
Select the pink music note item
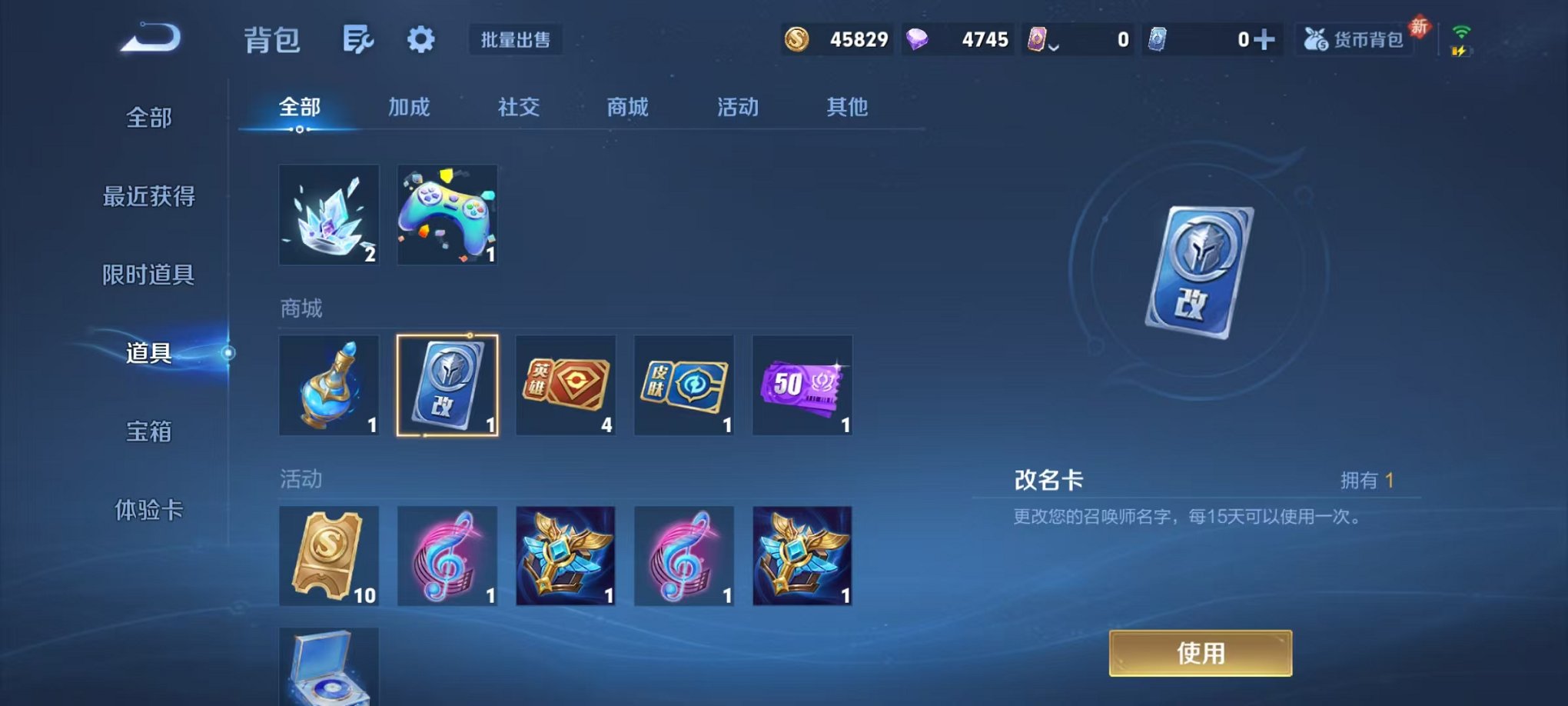point(447,556)
